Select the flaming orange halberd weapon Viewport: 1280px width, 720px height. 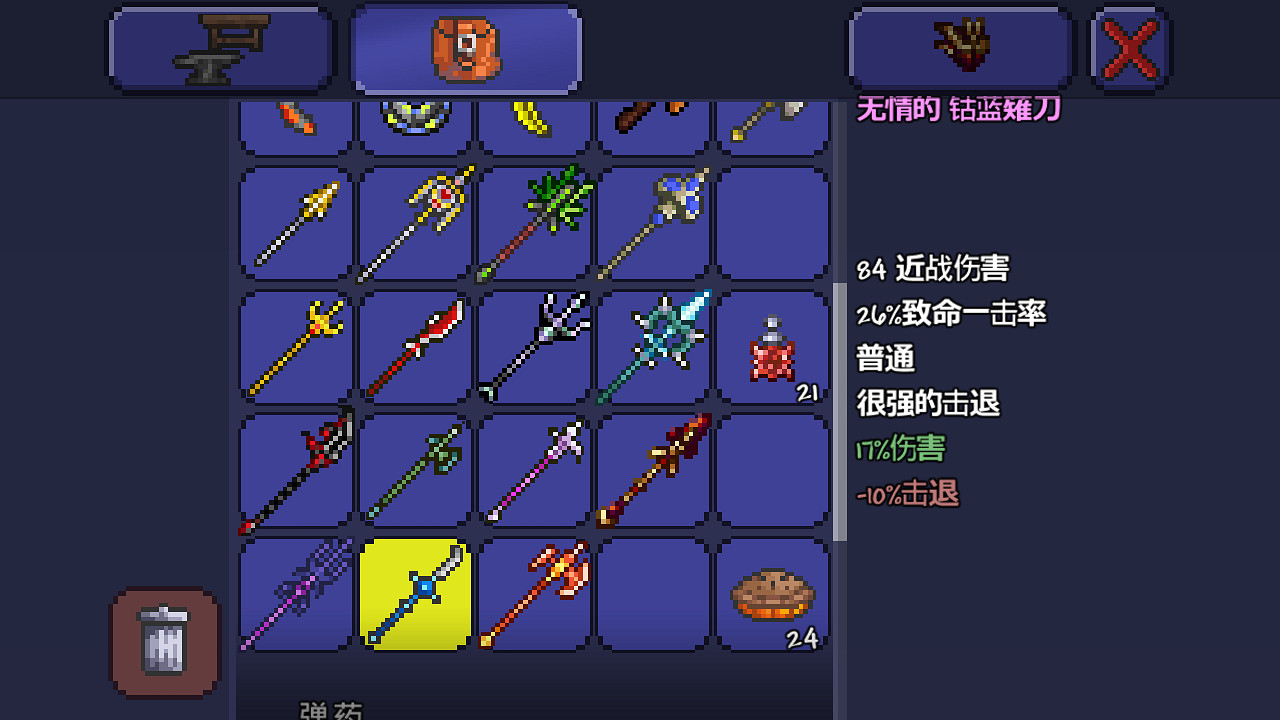[533, 595]
